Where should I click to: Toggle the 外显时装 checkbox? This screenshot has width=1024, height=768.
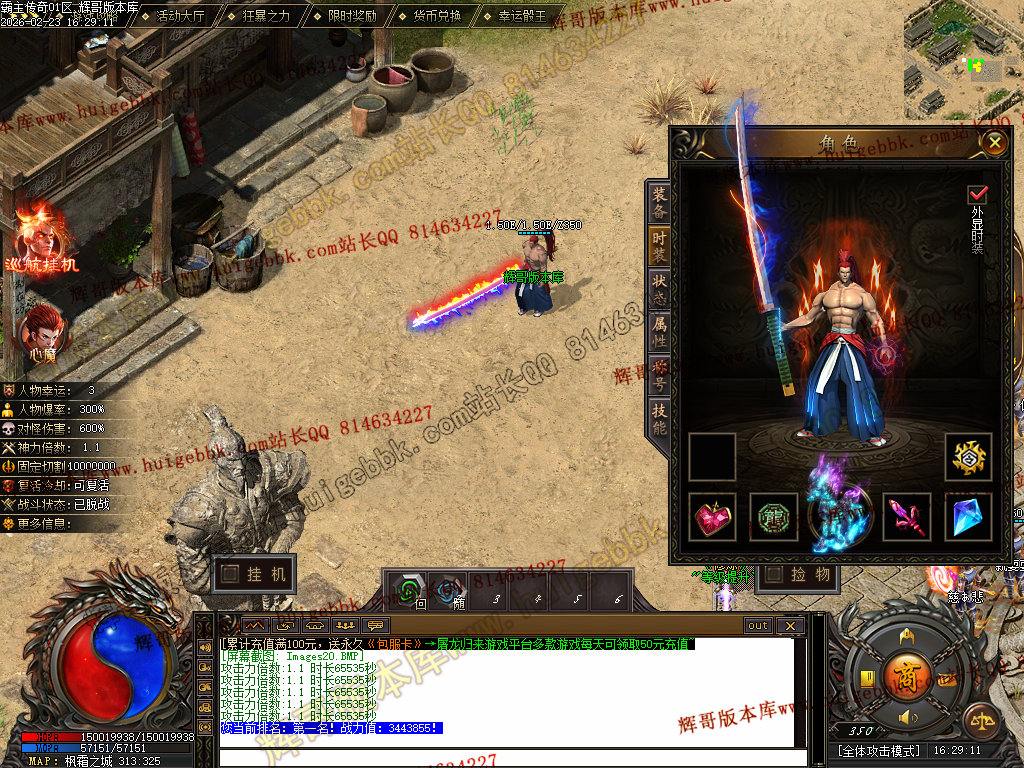[977, 194]
